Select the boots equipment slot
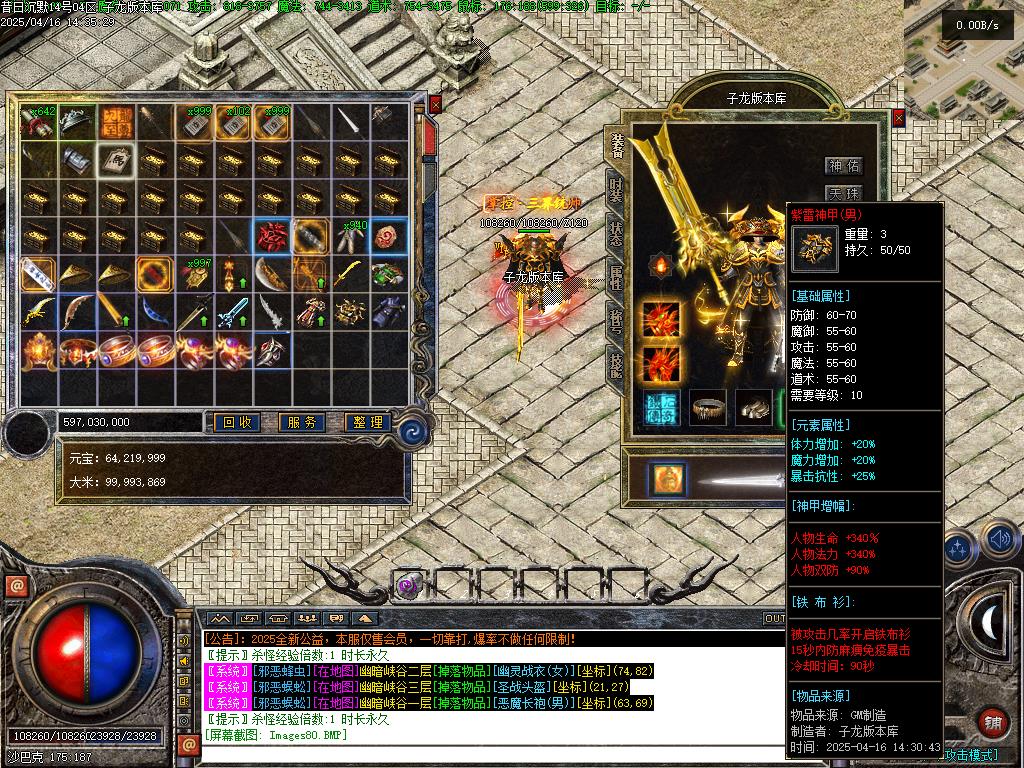The height and width of the screenshot is (768, 1024). click(x=754, y=407)
